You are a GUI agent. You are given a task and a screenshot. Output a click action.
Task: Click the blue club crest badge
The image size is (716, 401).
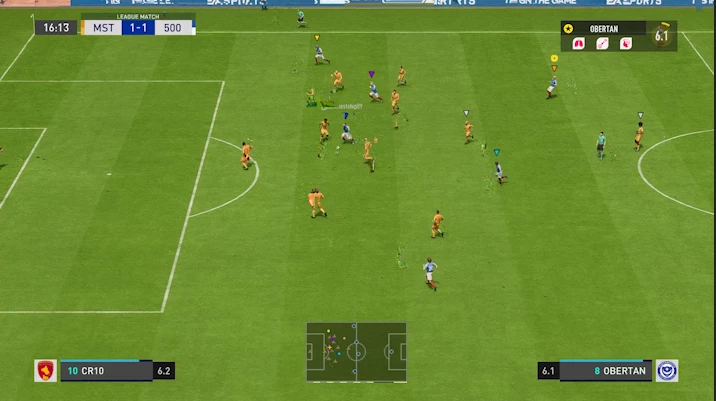click(x=666, y=370)
